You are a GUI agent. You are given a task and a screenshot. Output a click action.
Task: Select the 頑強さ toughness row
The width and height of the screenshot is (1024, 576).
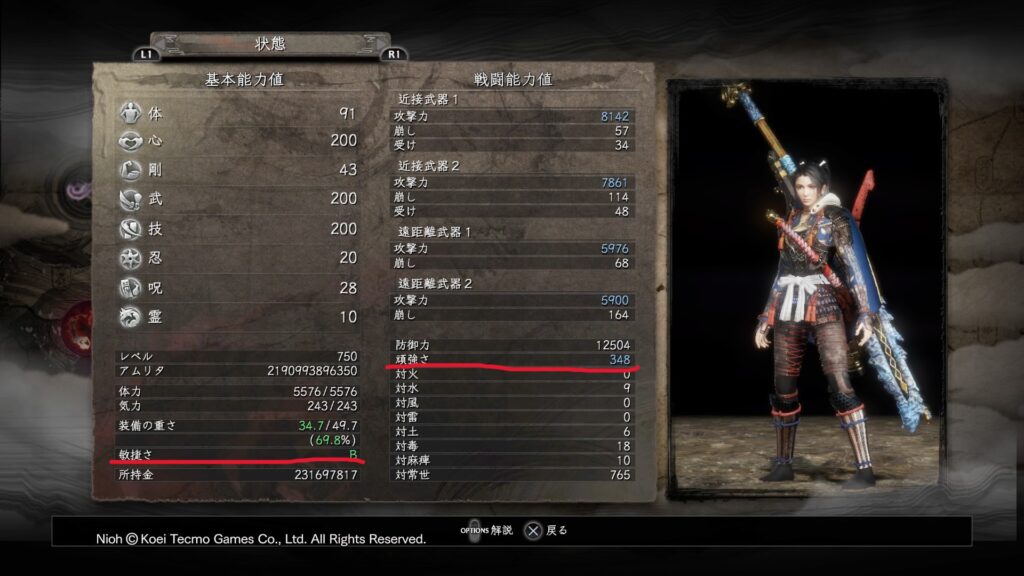(x=513, y=359)
